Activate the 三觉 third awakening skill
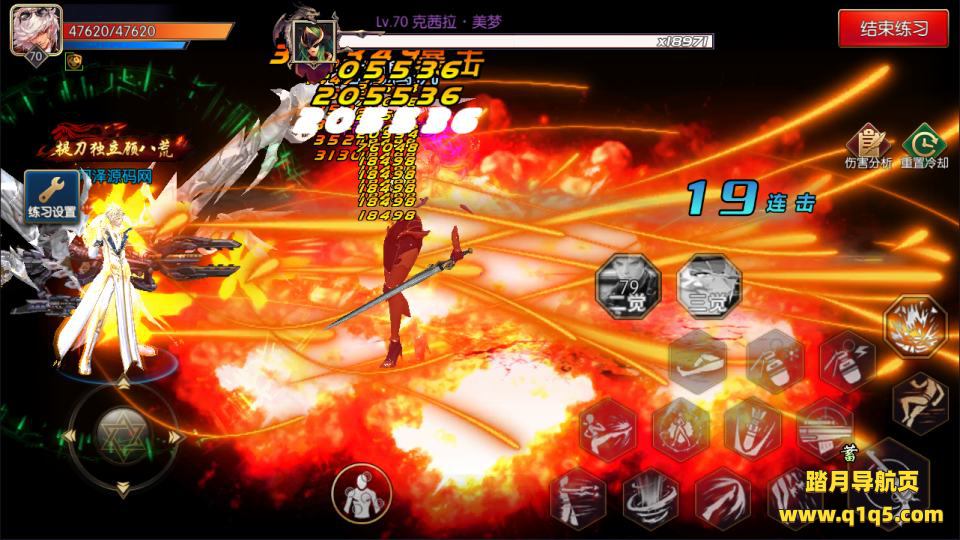 [x=707, y=285]
